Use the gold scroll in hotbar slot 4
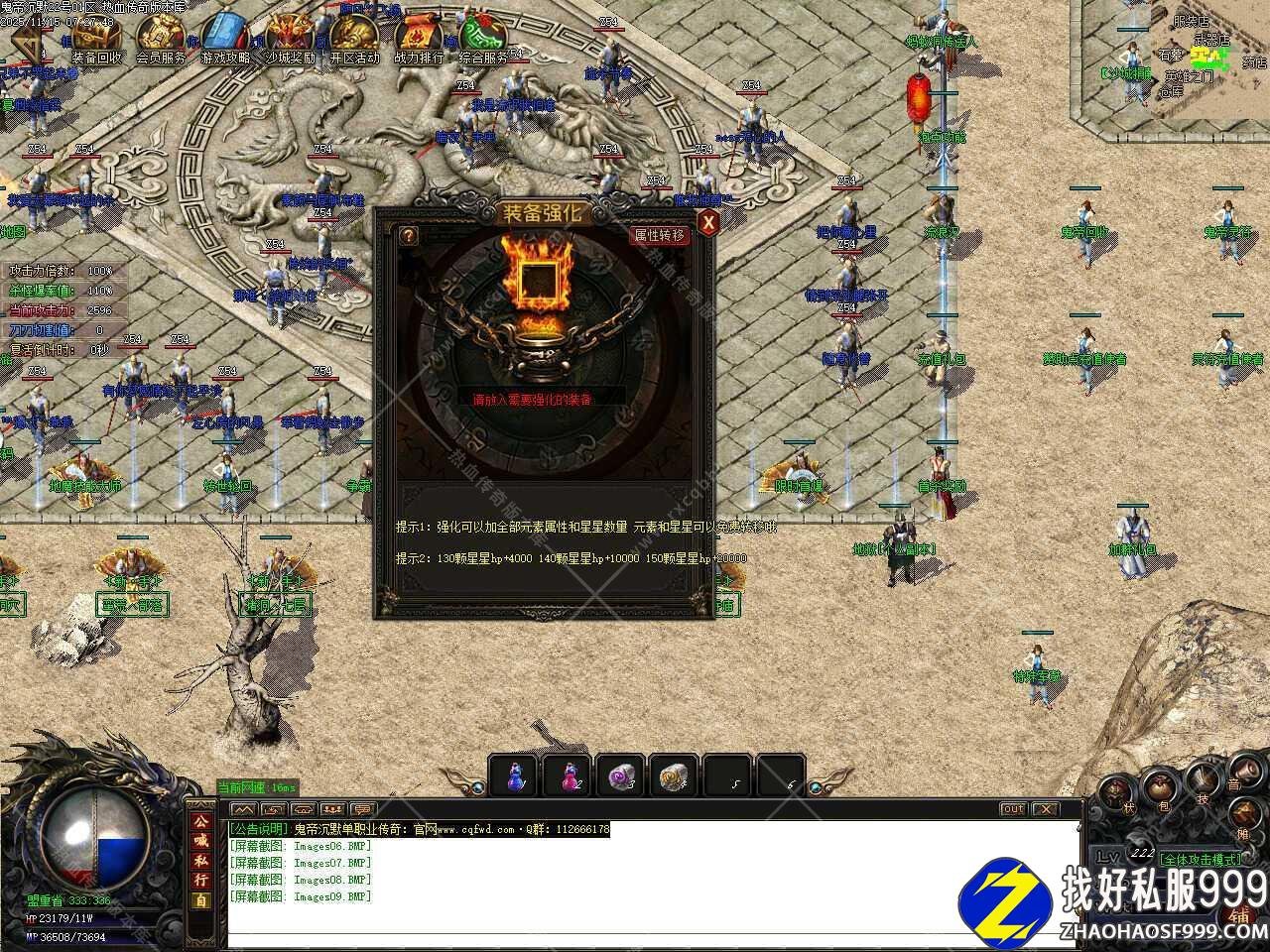 click(x=677, y=775)
